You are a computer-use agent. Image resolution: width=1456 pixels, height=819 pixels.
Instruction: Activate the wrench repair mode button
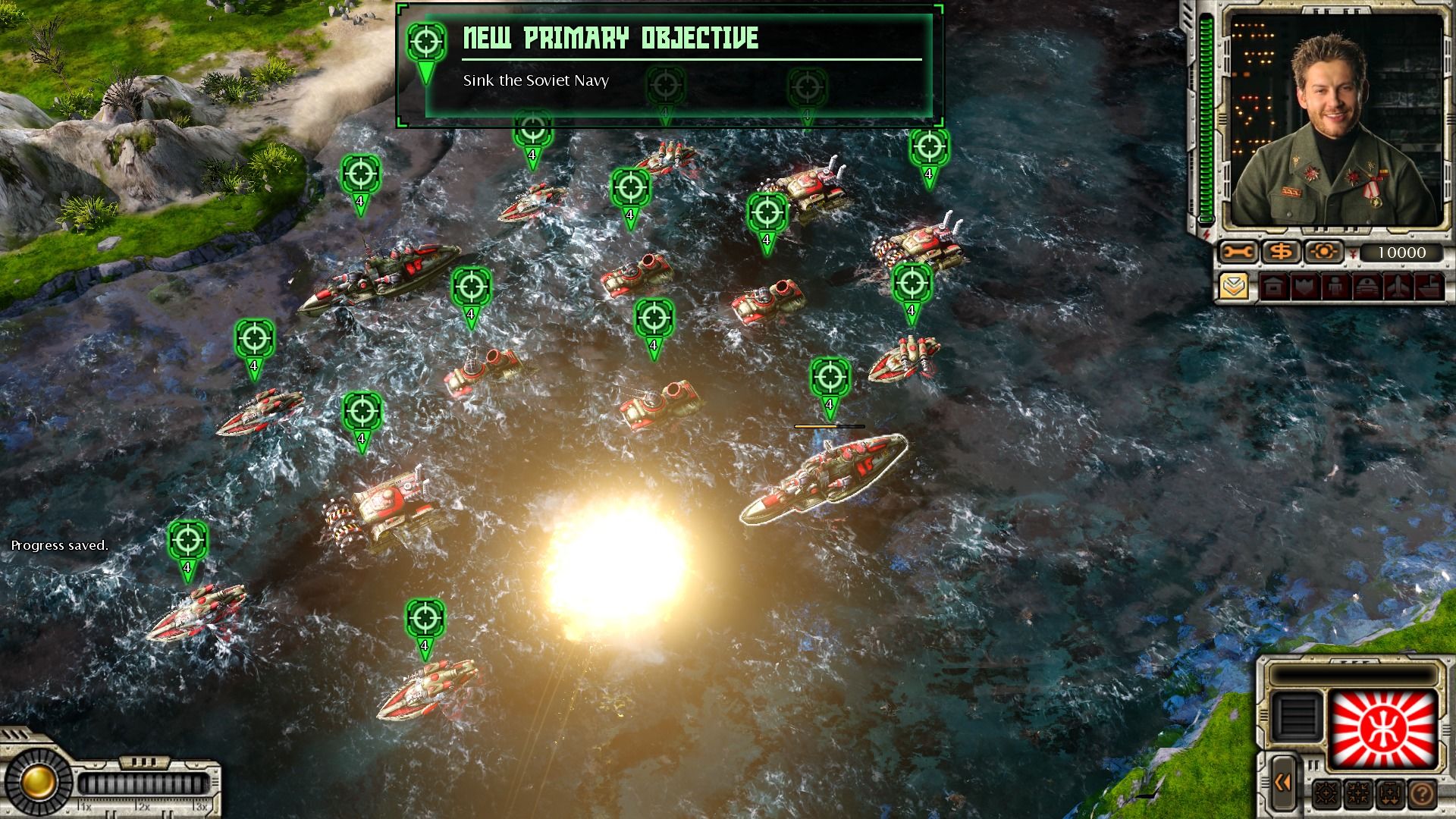(1238, 252)
